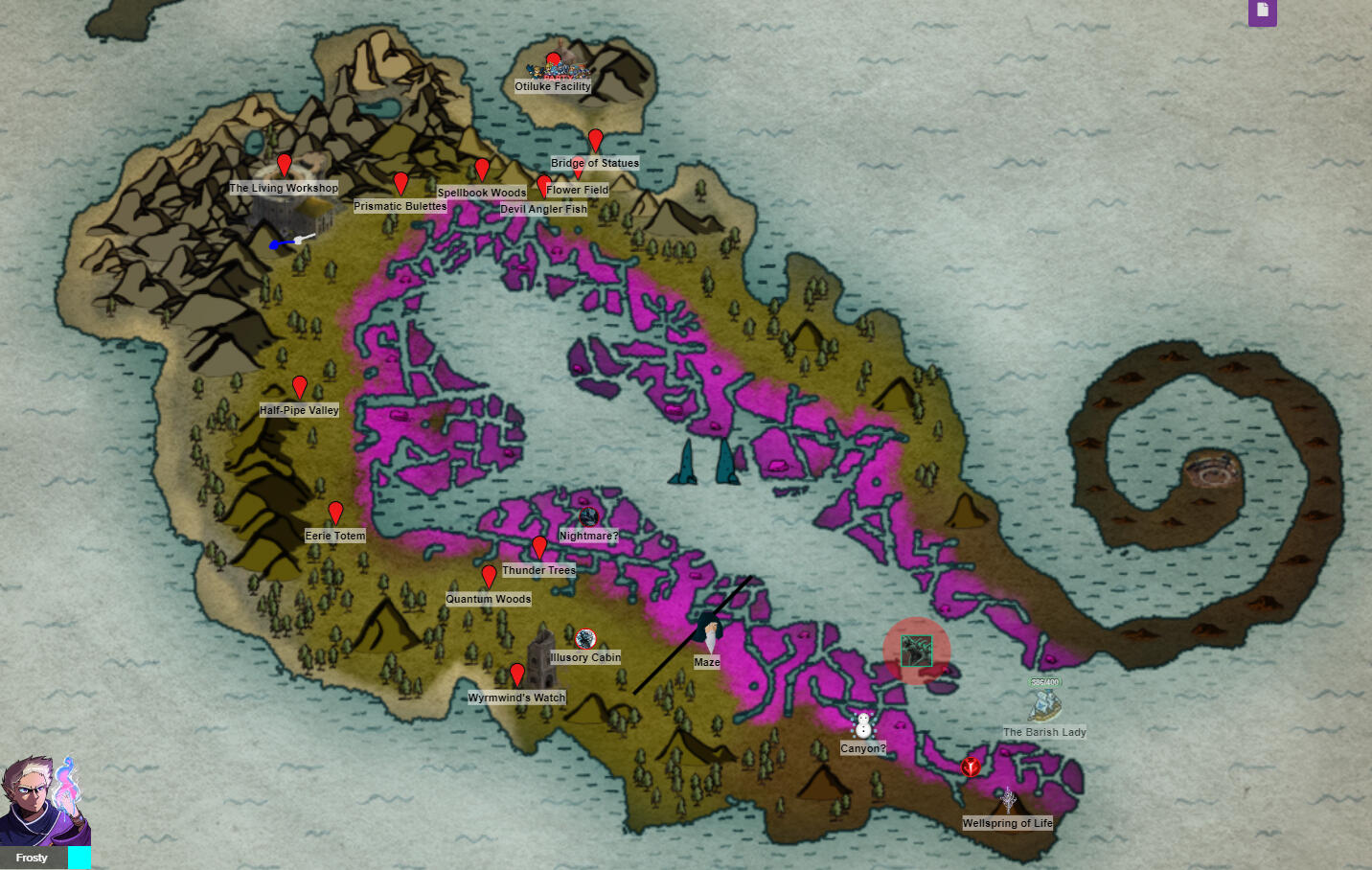
Task: Click the Half-Pipe Valley marker
Action: [x=300, y=386]
